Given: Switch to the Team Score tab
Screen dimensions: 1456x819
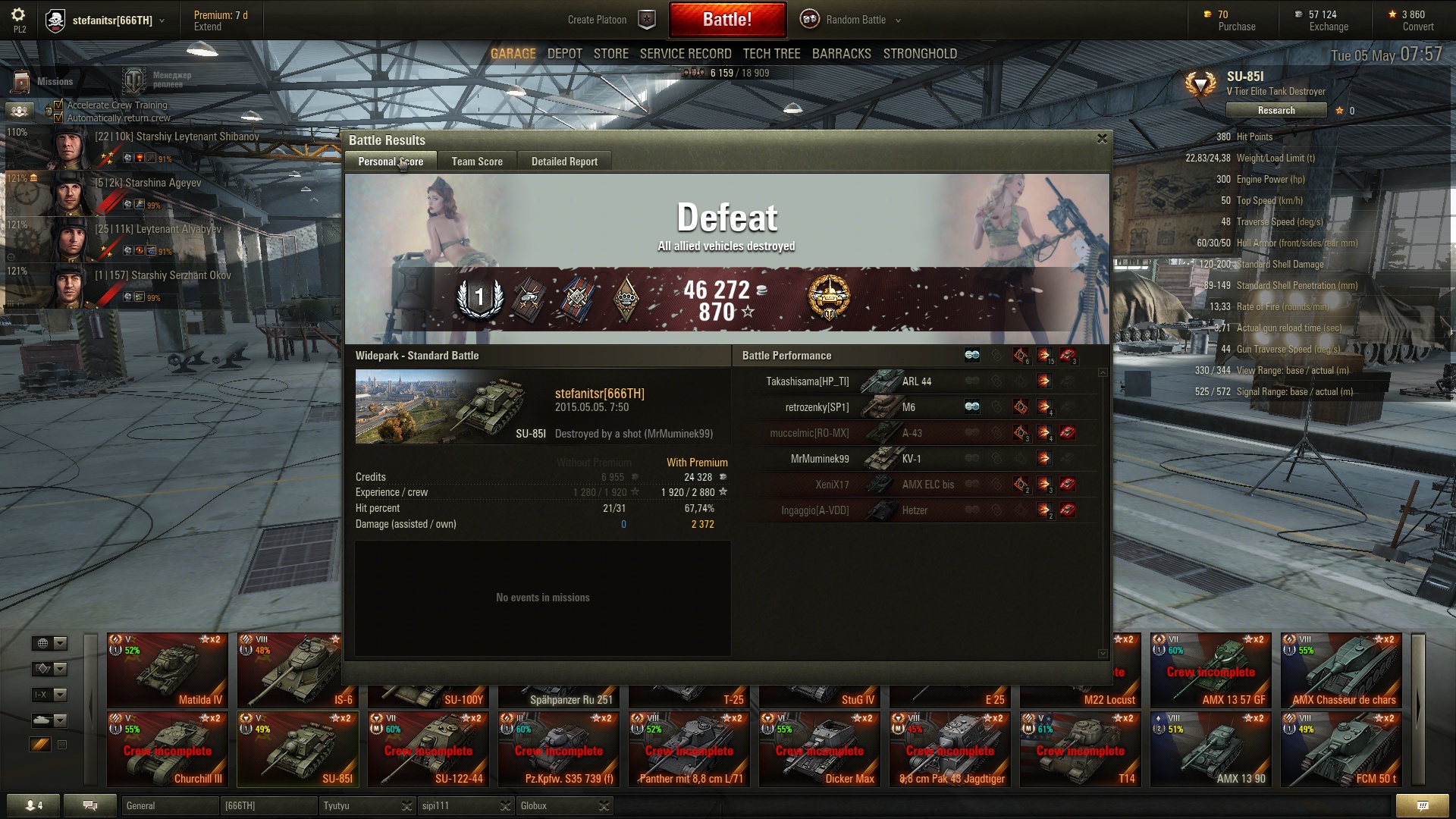Looking at the screenshot, I should point(477,162).
